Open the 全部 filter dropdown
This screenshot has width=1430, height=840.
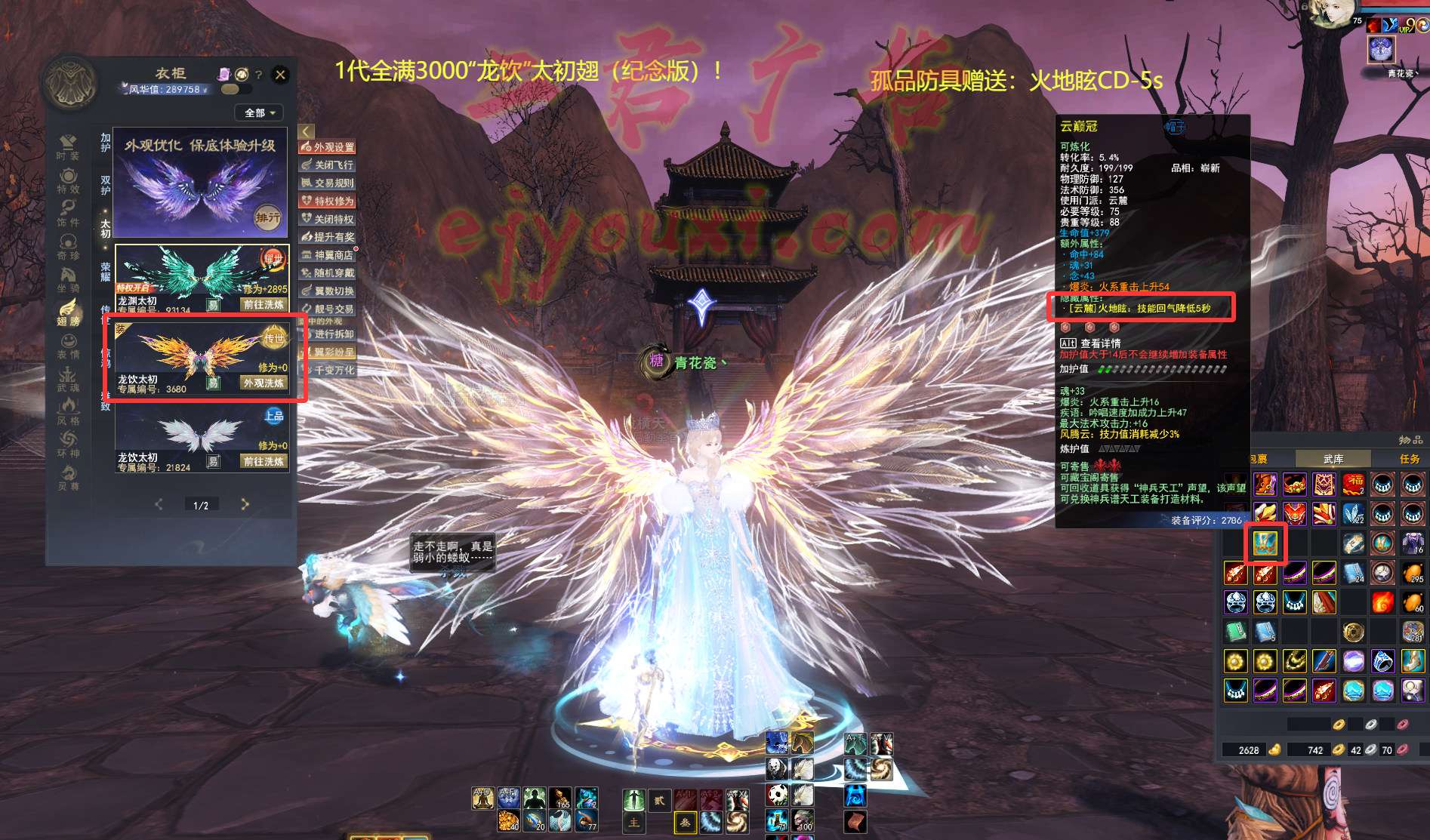click(260, 113)
